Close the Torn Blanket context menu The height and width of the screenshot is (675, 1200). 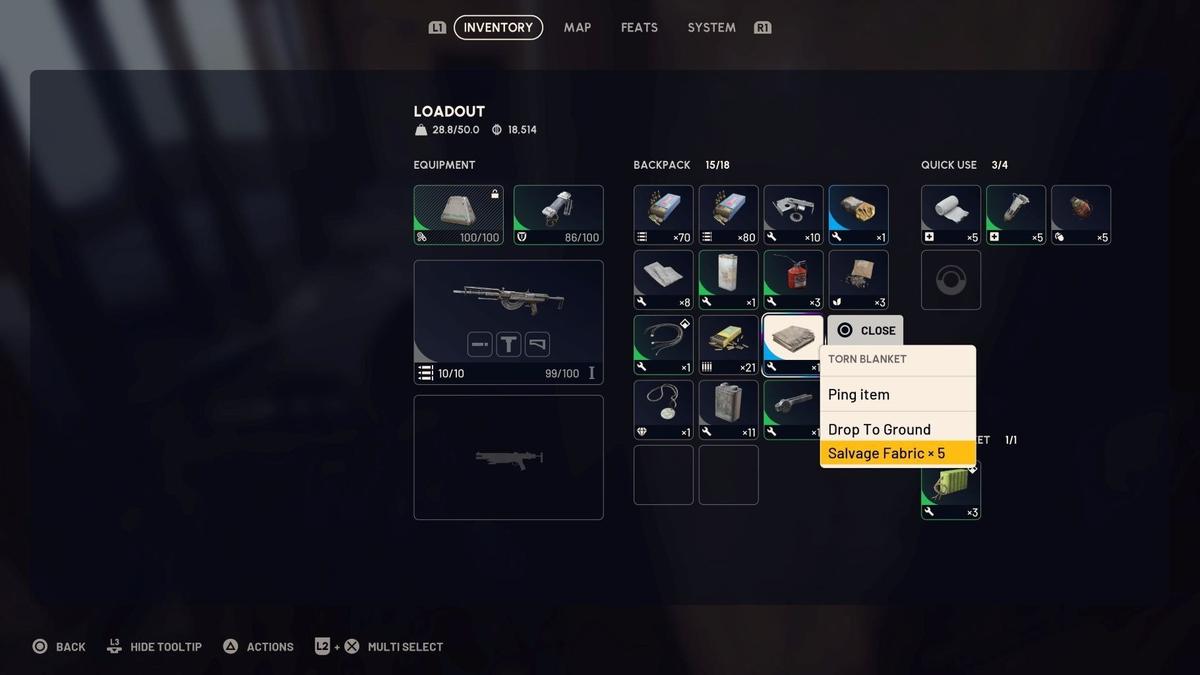[x=866, y=331]
